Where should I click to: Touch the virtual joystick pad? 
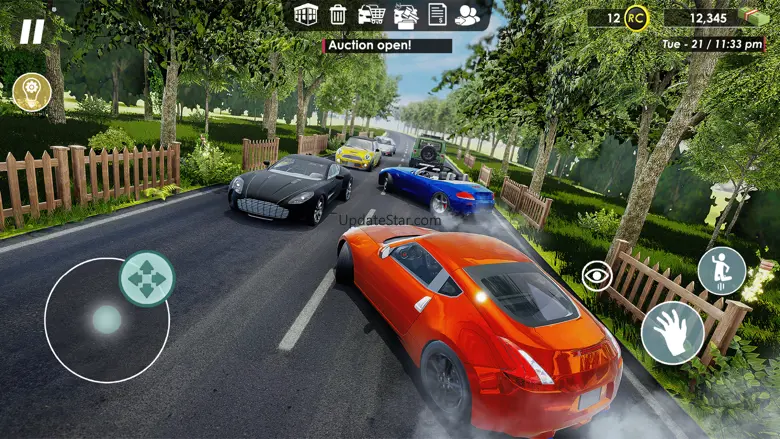click(106, 320)
